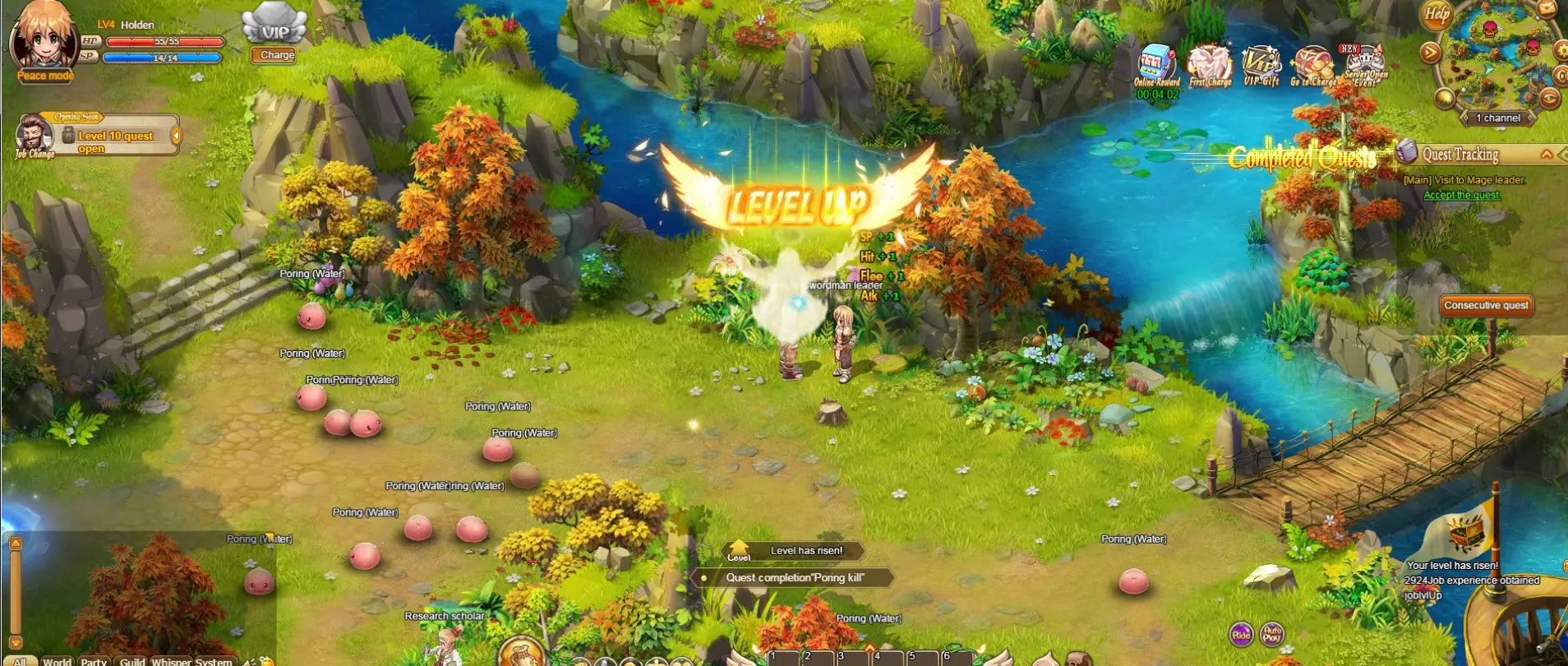Activate the purple Ride button
1568x666 pixels.
click(1241, 634)
